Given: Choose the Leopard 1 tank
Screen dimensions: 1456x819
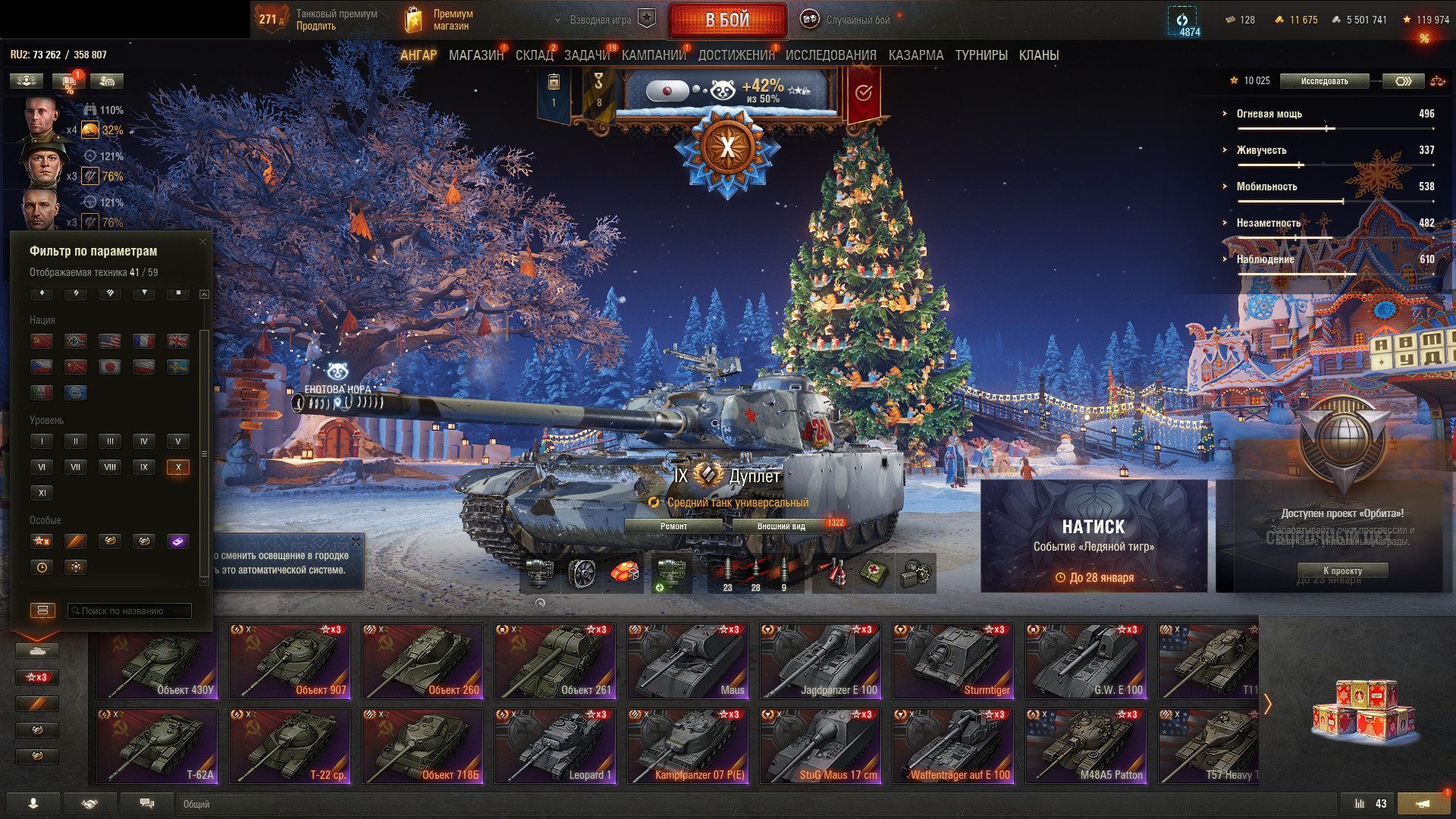Looking at the screenshot, I should (555, 745).
